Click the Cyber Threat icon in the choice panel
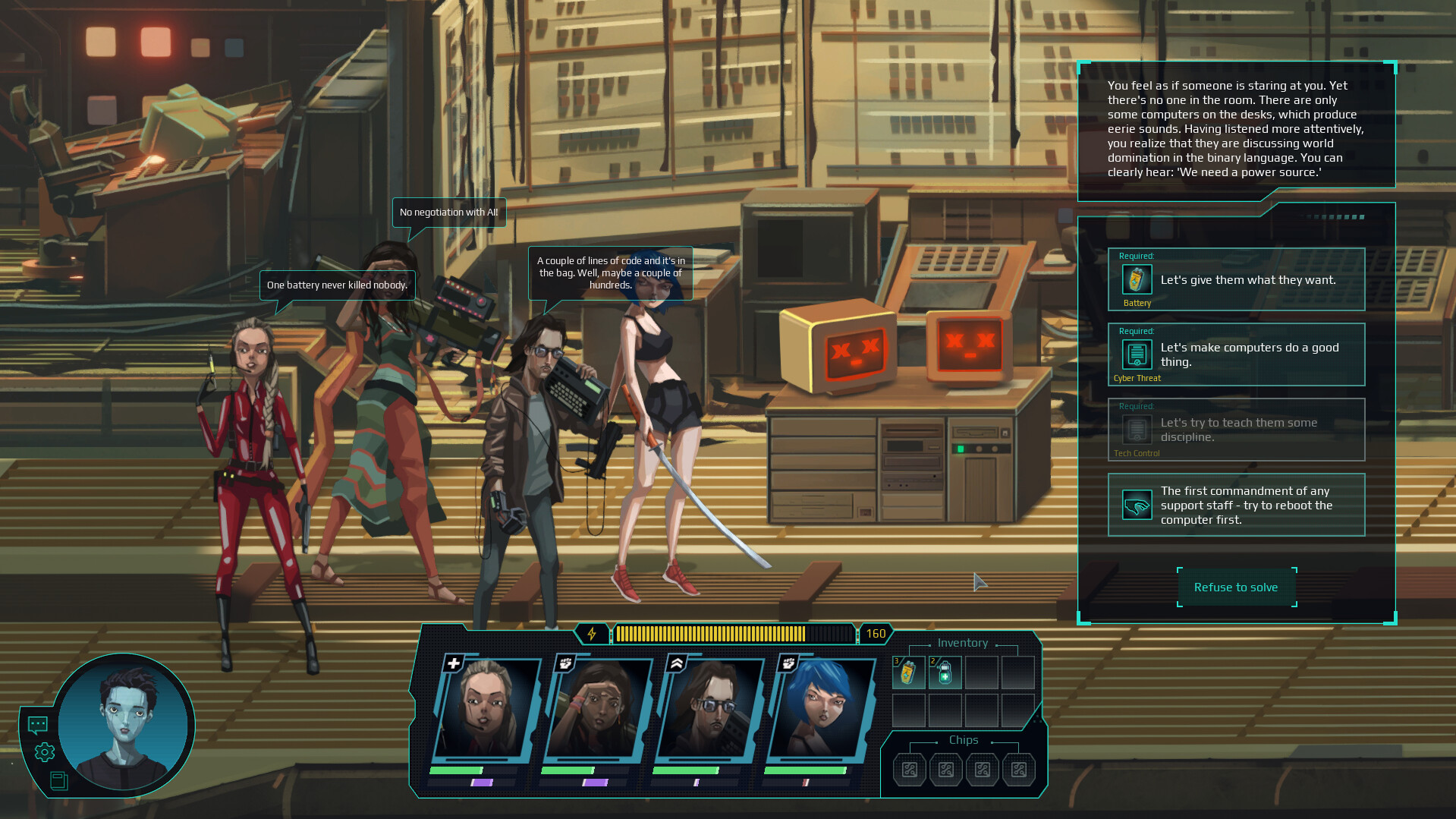This screenshot has width=1456, height=819. (x=1136, y=354)
